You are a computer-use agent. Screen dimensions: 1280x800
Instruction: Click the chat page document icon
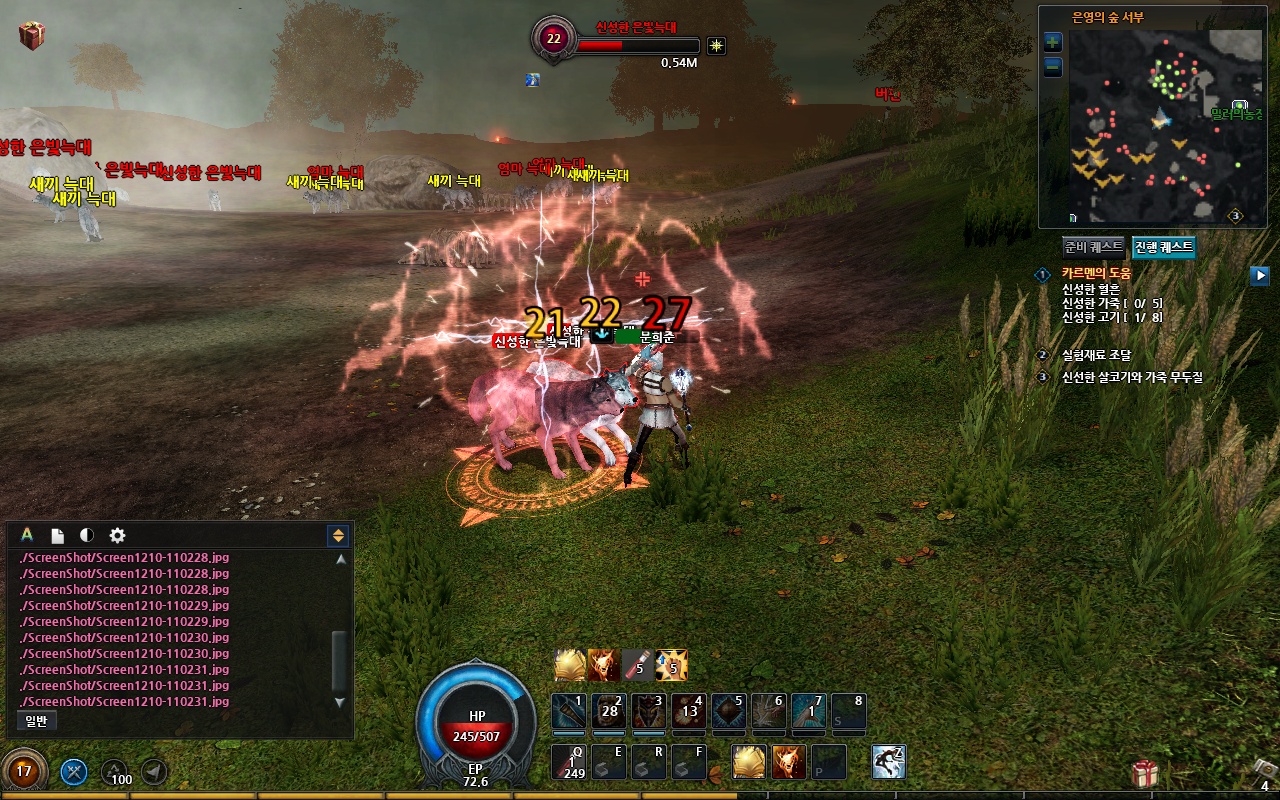click(x=58, y=535)
